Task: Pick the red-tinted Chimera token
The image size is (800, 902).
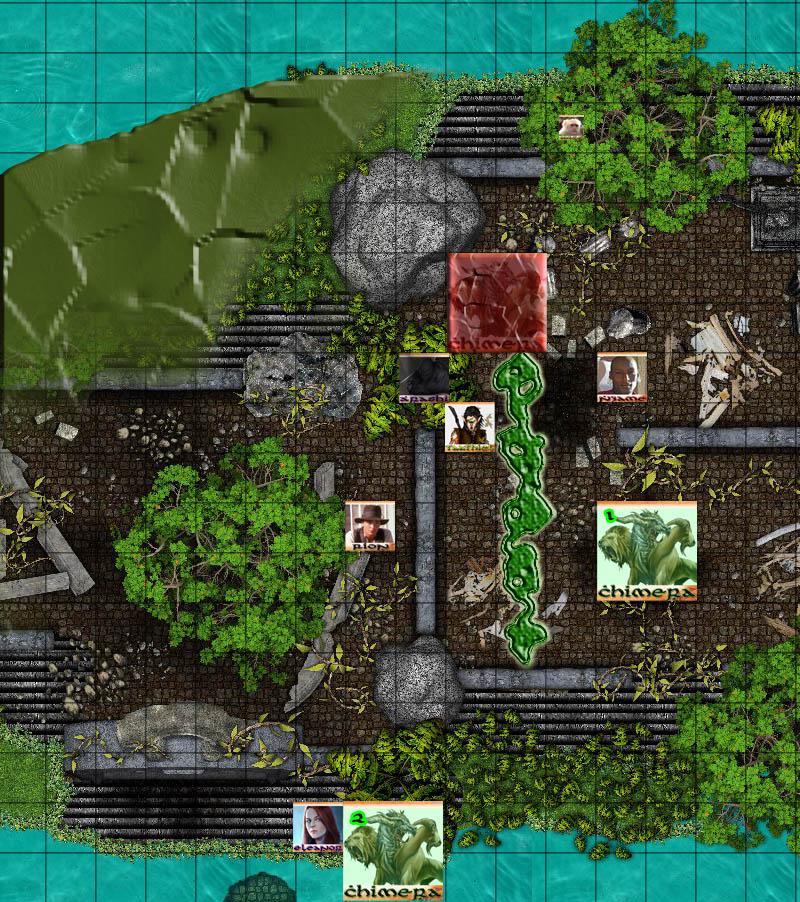Action: (497, 302)
